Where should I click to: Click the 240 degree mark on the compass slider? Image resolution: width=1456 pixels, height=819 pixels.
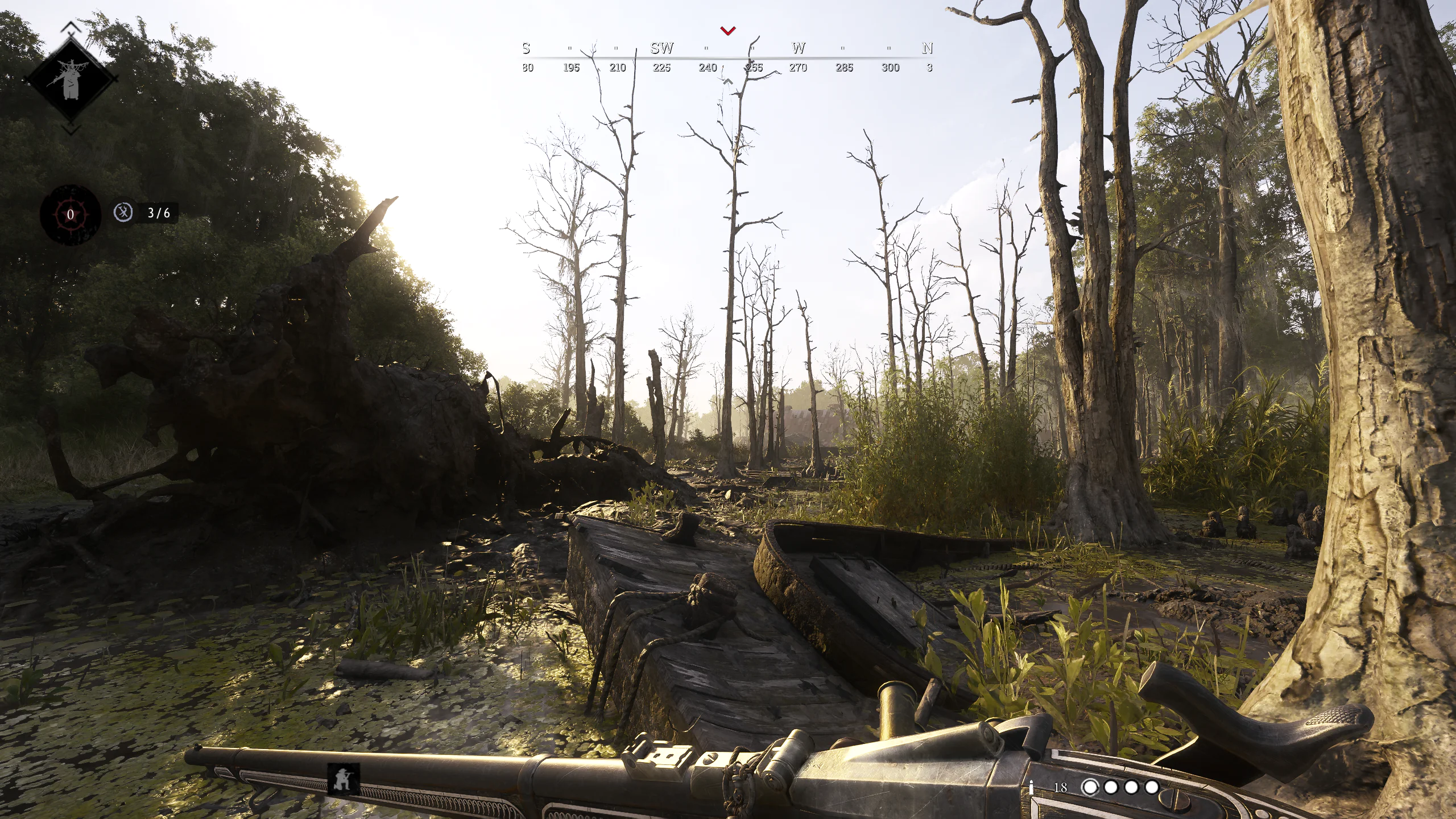pos(708,67)
